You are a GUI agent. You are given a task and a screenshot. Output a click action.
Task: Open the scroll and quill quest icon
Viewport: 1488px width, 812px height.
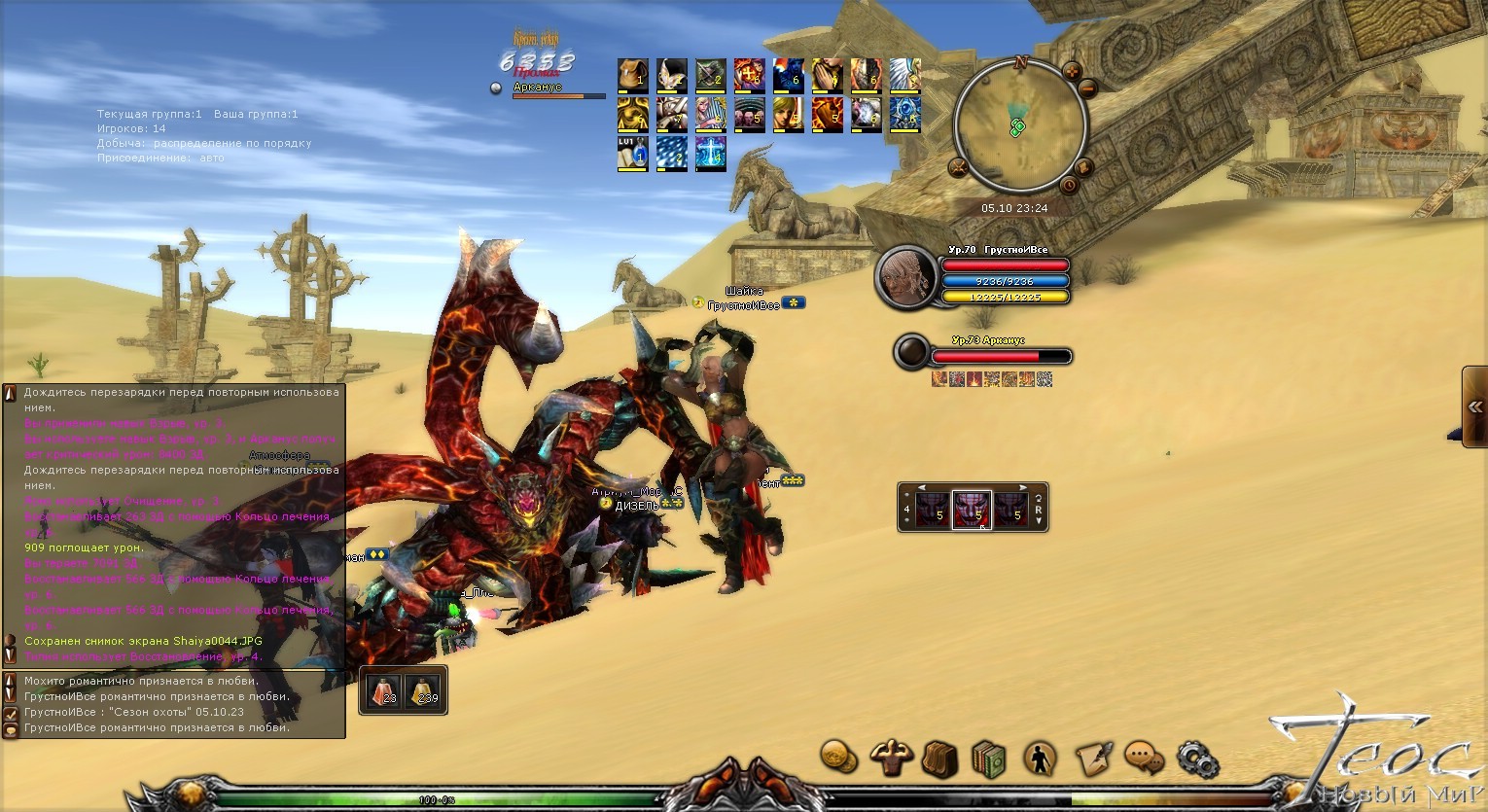pos(1093,758)
